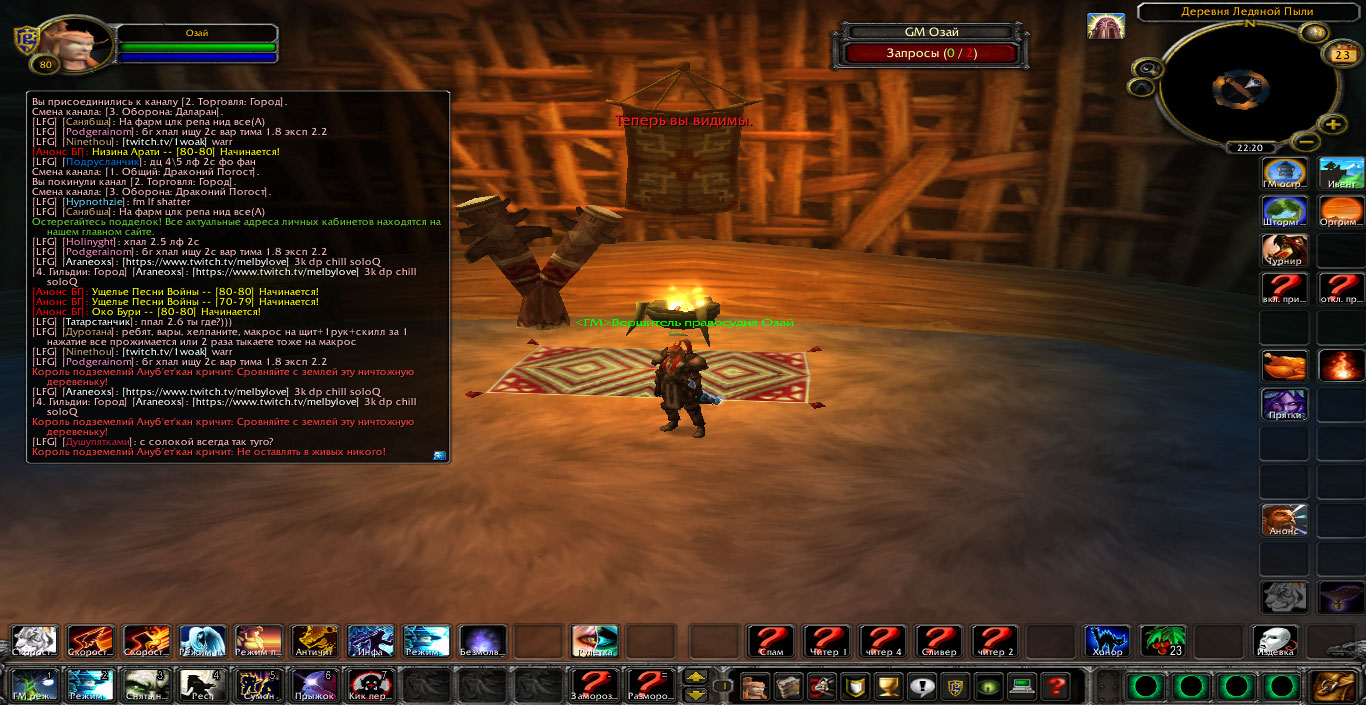The height and width of the screenshot is (705, 1366).
Task: Use the Сливер question-mark macro
Action: (x=939, y=642)
